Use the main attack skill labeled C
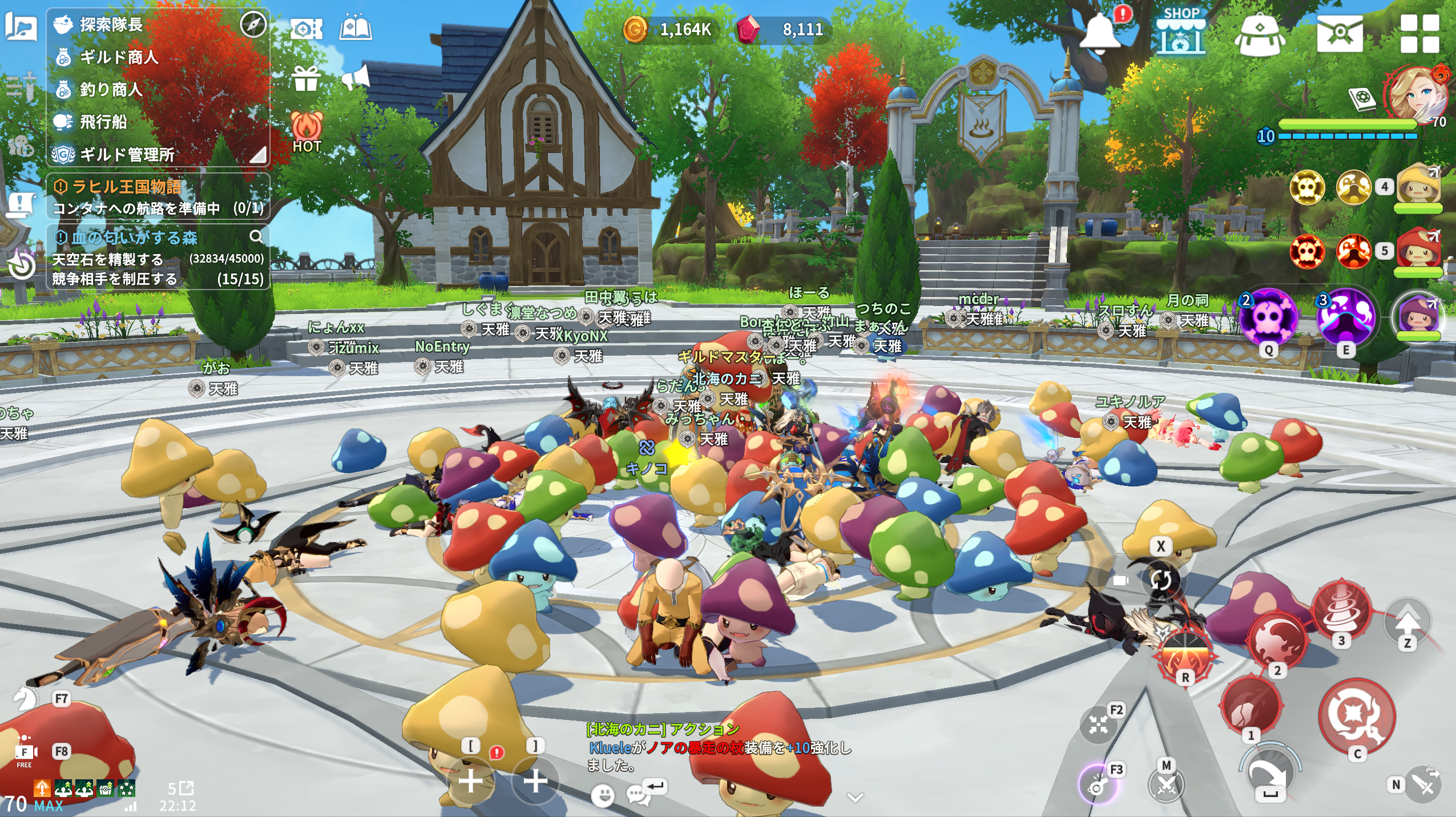Viewport: 1456px width, 817px height. (1357, 717)
